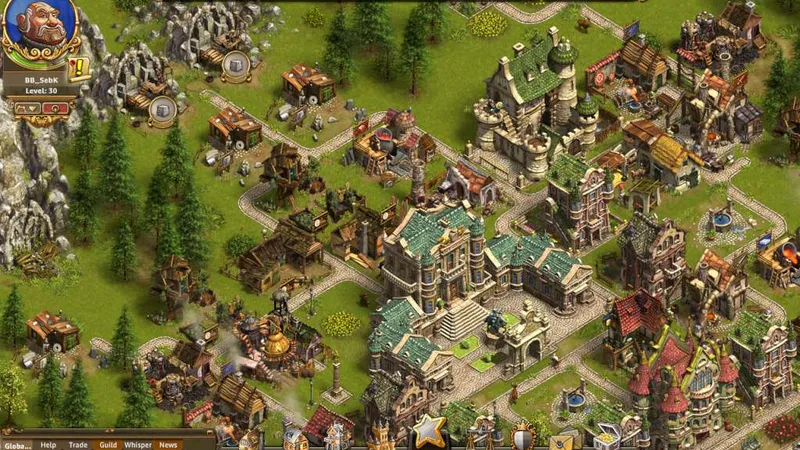The image size is (800, 450).
Task: Show the News chat tab
Action: click(168, 444)
